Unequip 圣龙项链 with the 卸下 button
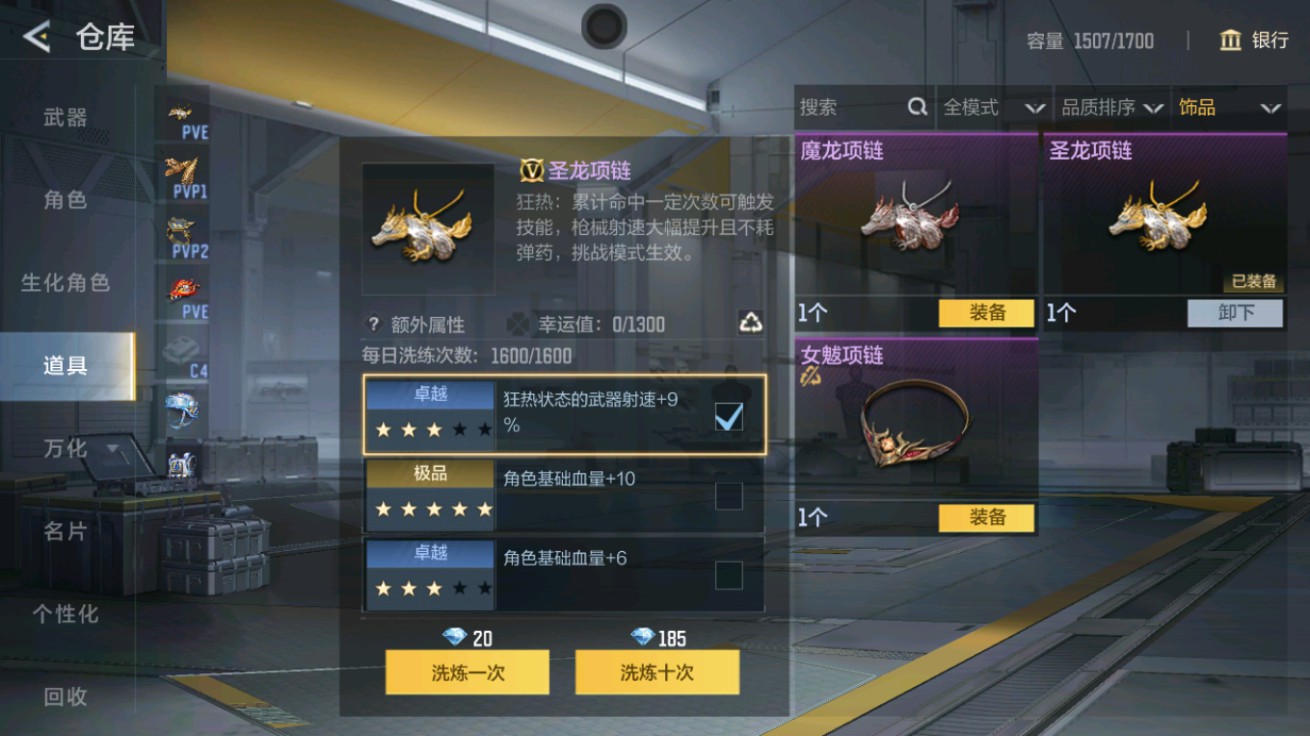Image resolution: width=1310 pixels, height=736 pixels. click(1235, 313)
